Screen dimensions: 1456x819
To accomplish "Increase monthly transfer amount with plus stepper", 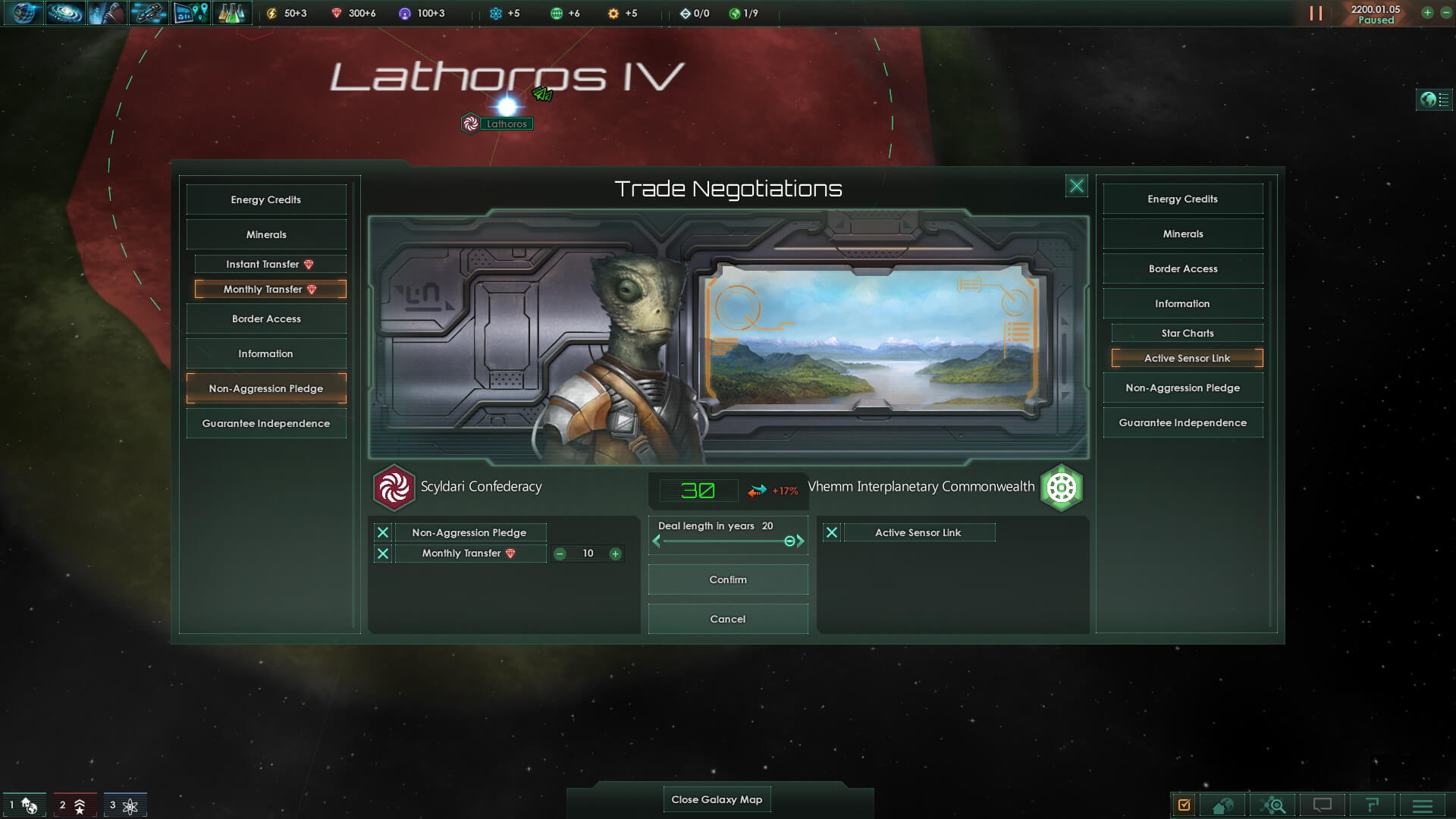I will point(614,554).
